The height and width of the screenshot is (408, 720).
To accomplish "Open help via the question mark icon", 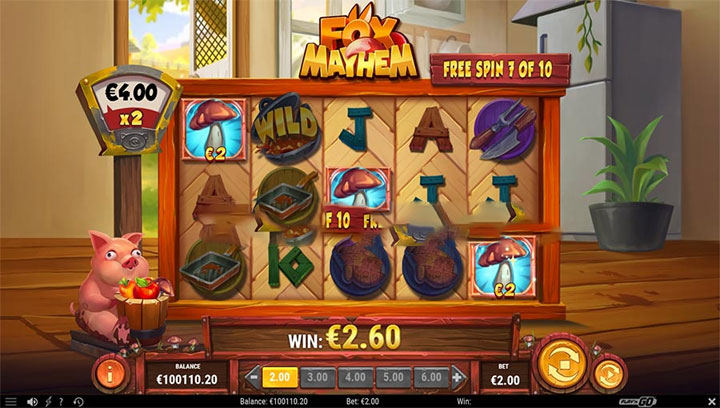I will pos(62,401).
